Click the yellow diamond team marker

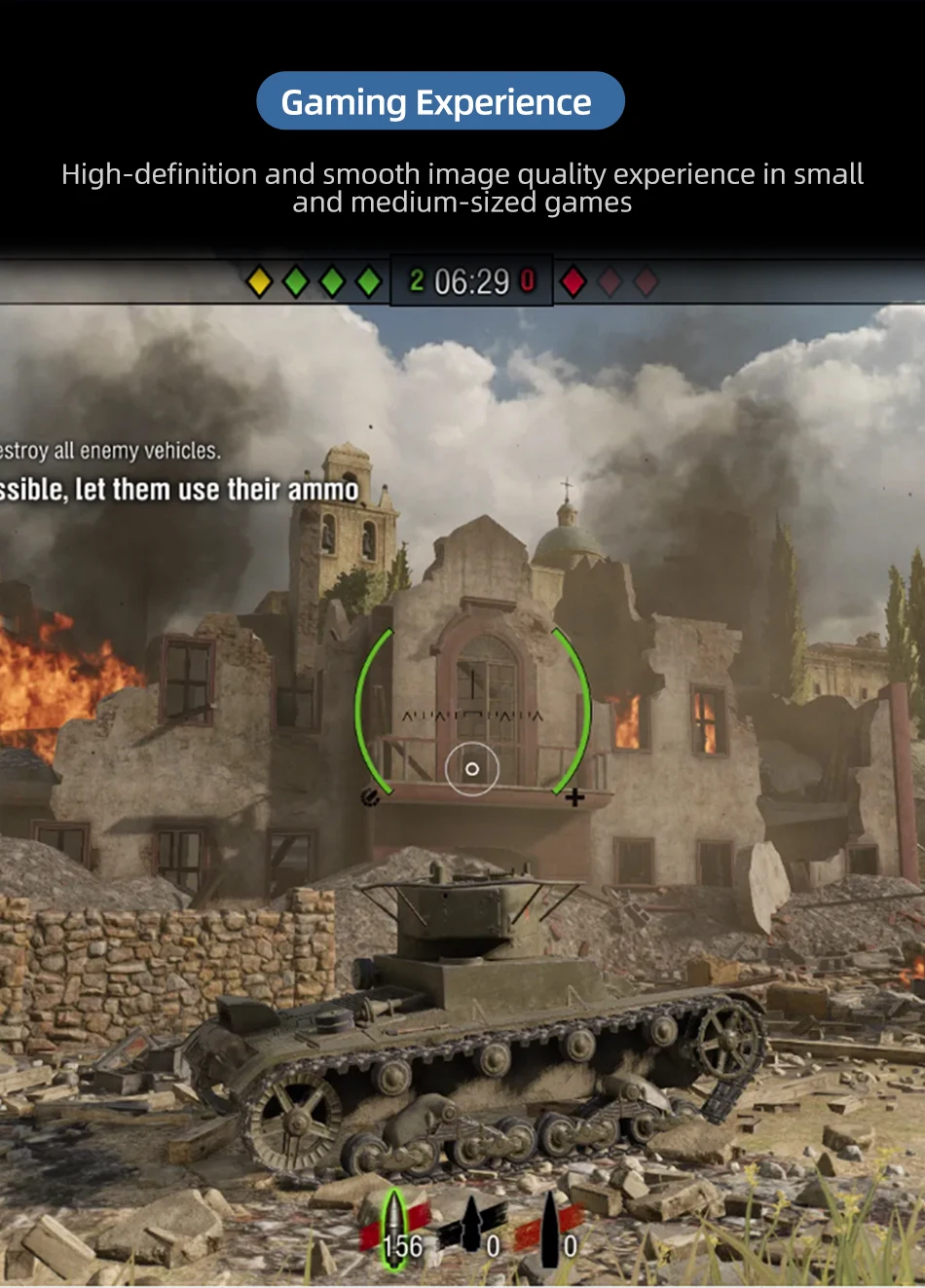pyautogui.click(x=259, y=281)
